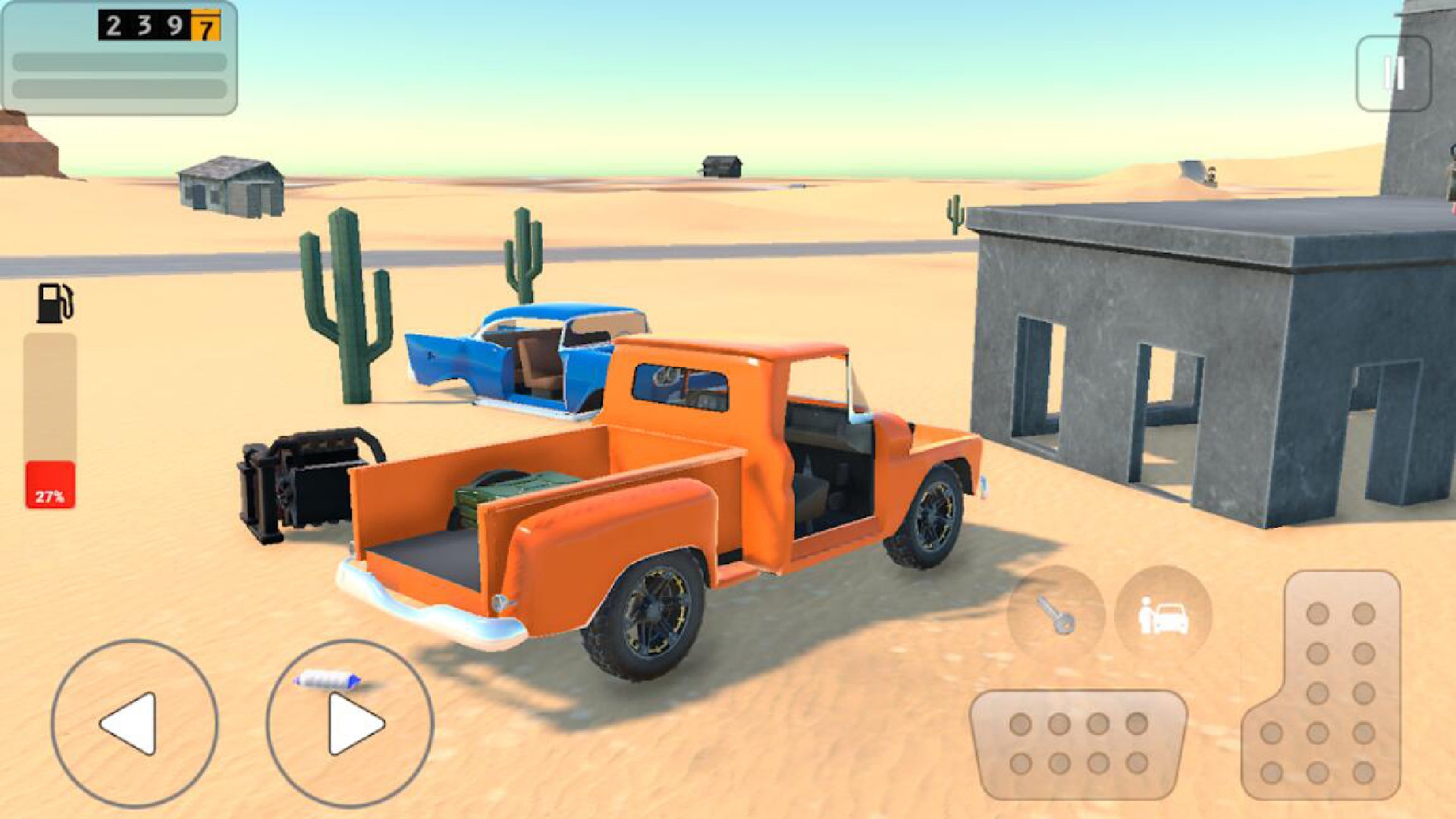The height and width of the screenshot is (819, 1456).
Task: Turn the ignition key button
Action: [x=1055, y=613]
